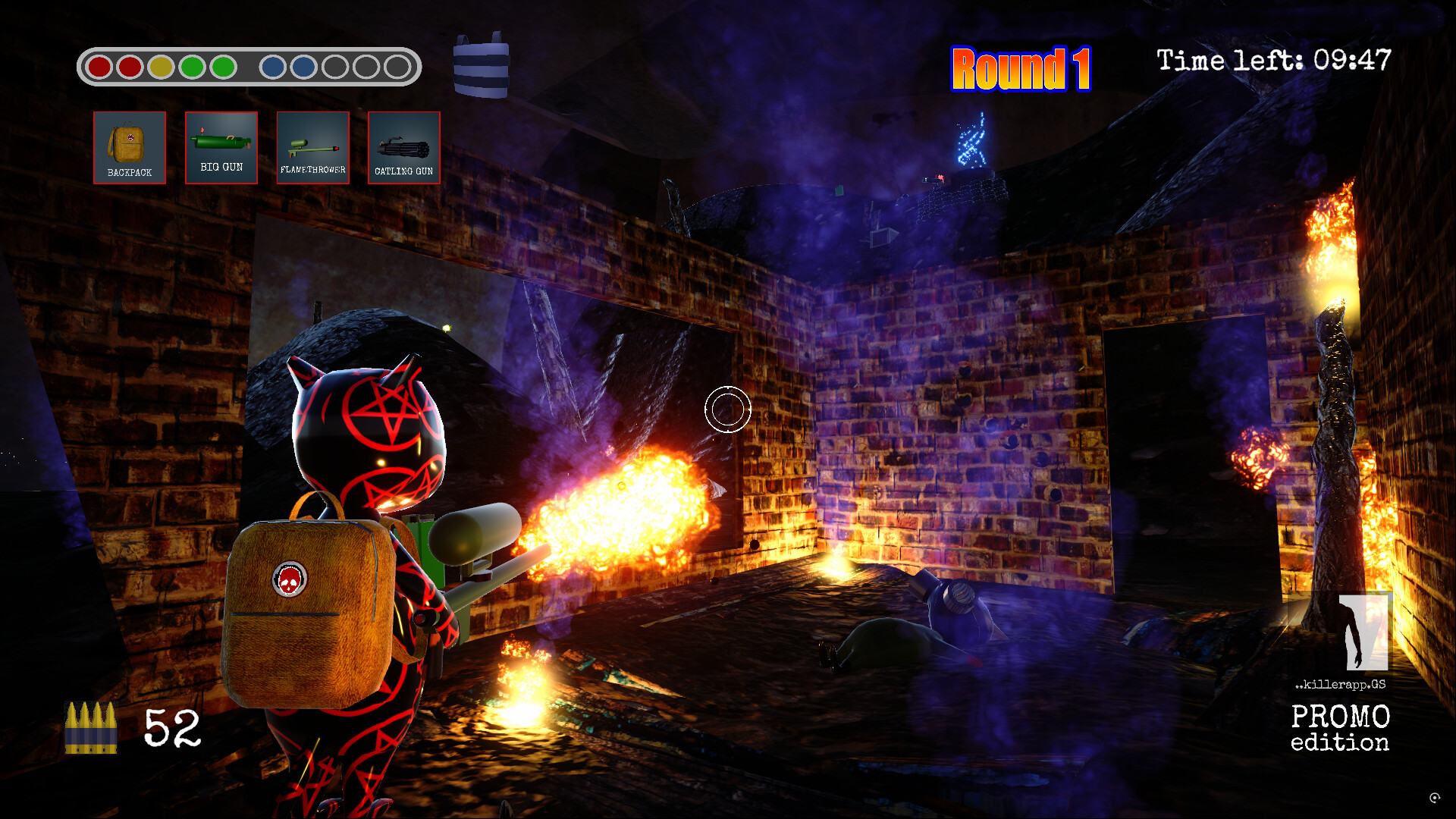Click the yellow circle in the status bar
This screenshot has width=1456, height=819.
162,67
